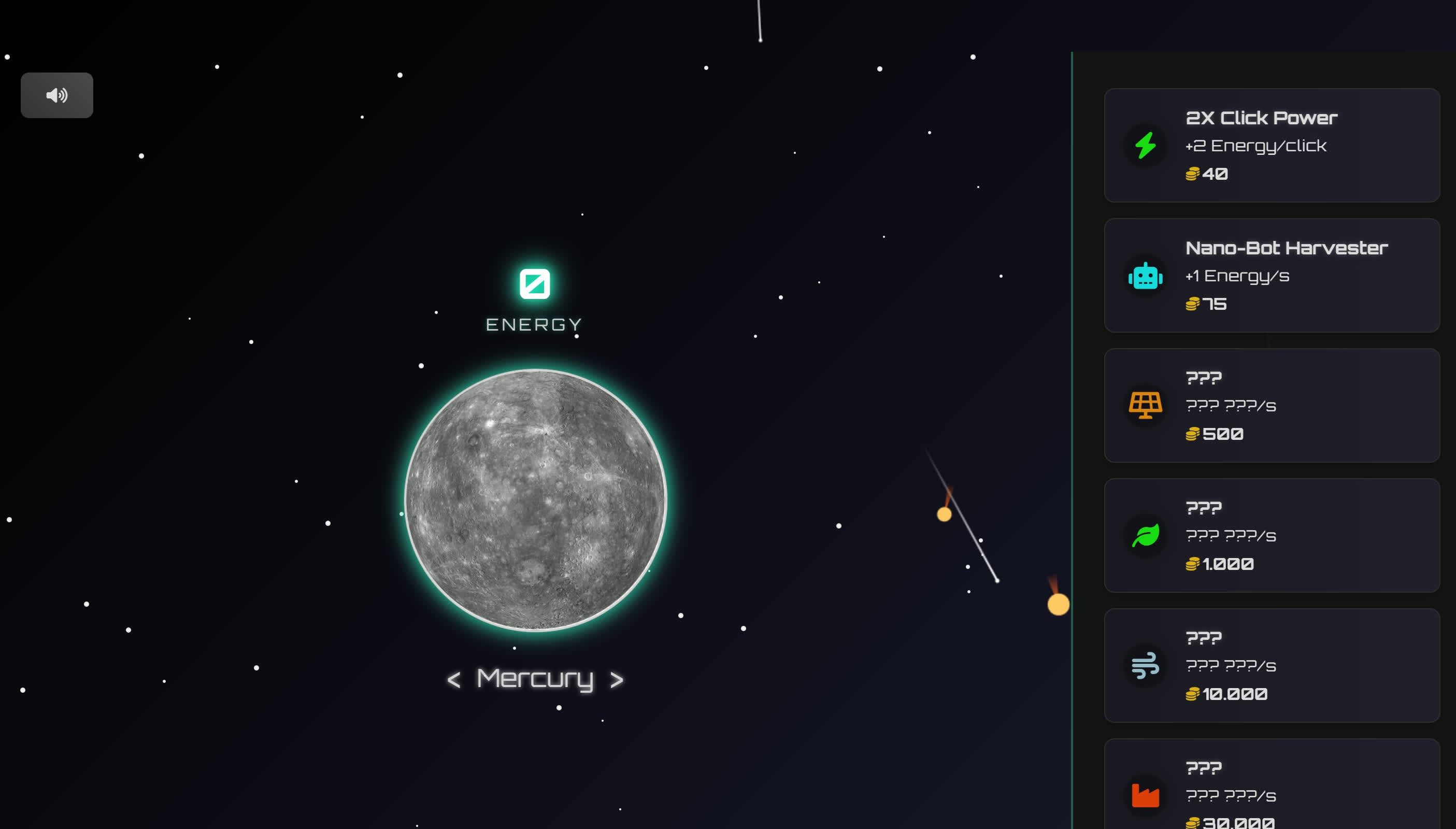Select the locked solar panel upgrade costing 500

[1271, 405]
